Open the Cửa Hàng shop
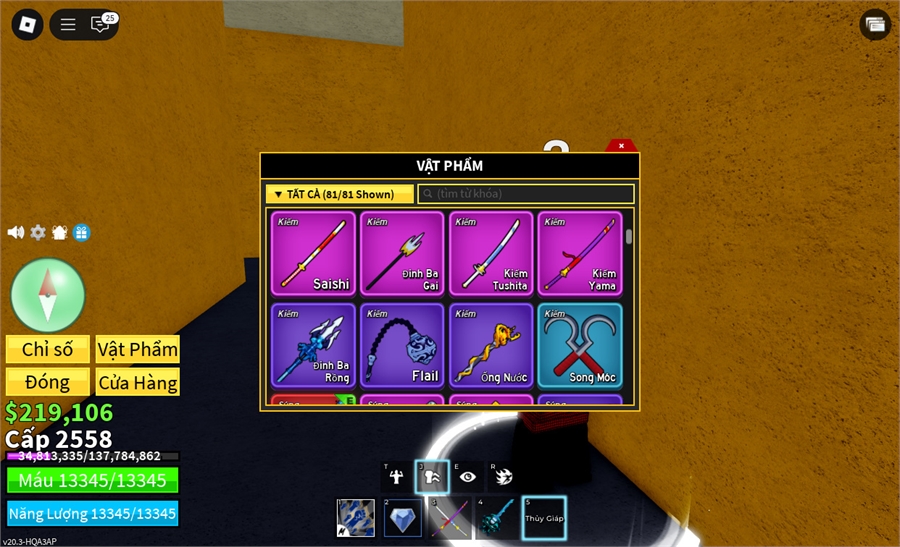 pos(138,382)
